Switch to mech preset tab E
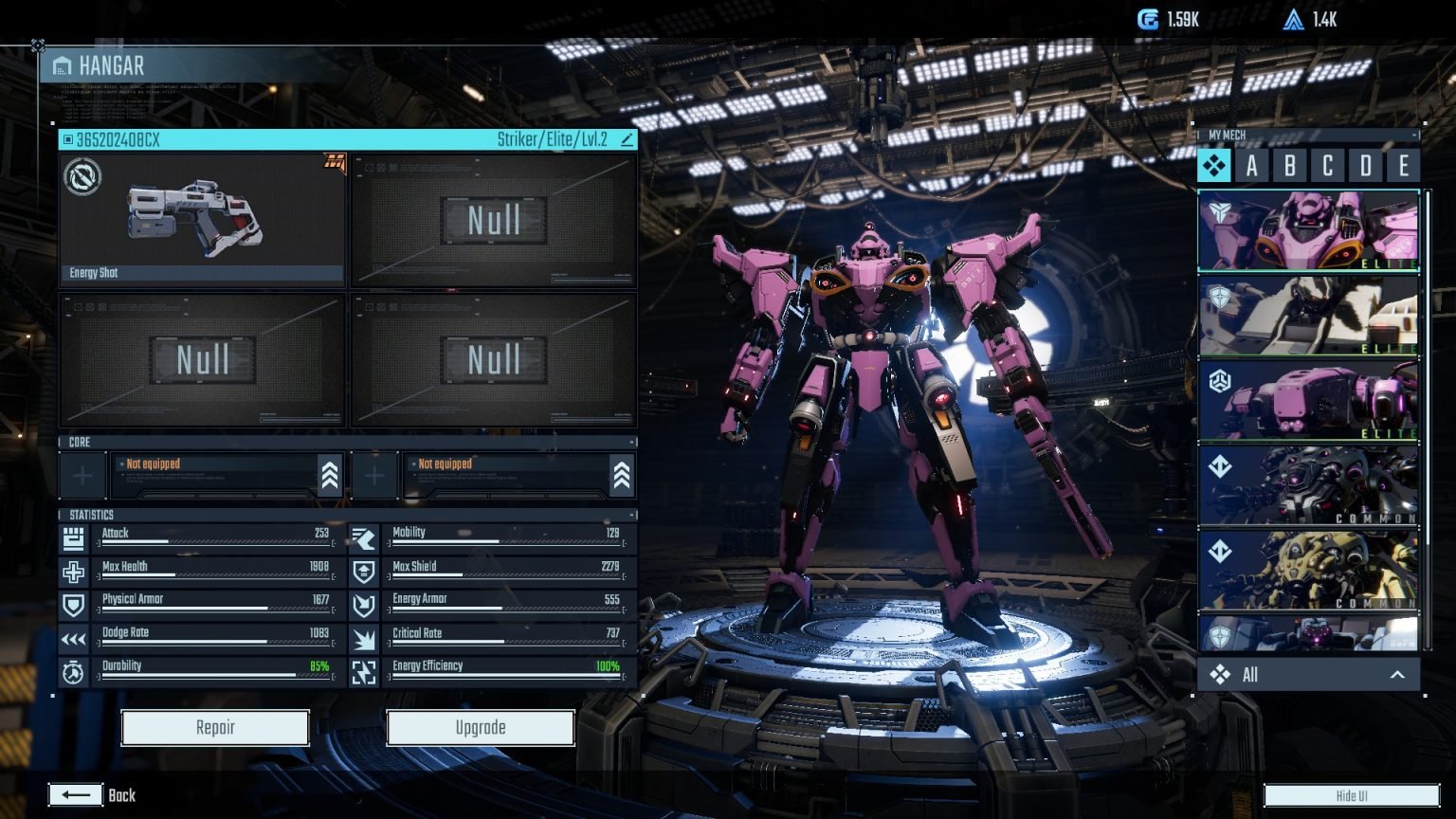 [1404, 167]
